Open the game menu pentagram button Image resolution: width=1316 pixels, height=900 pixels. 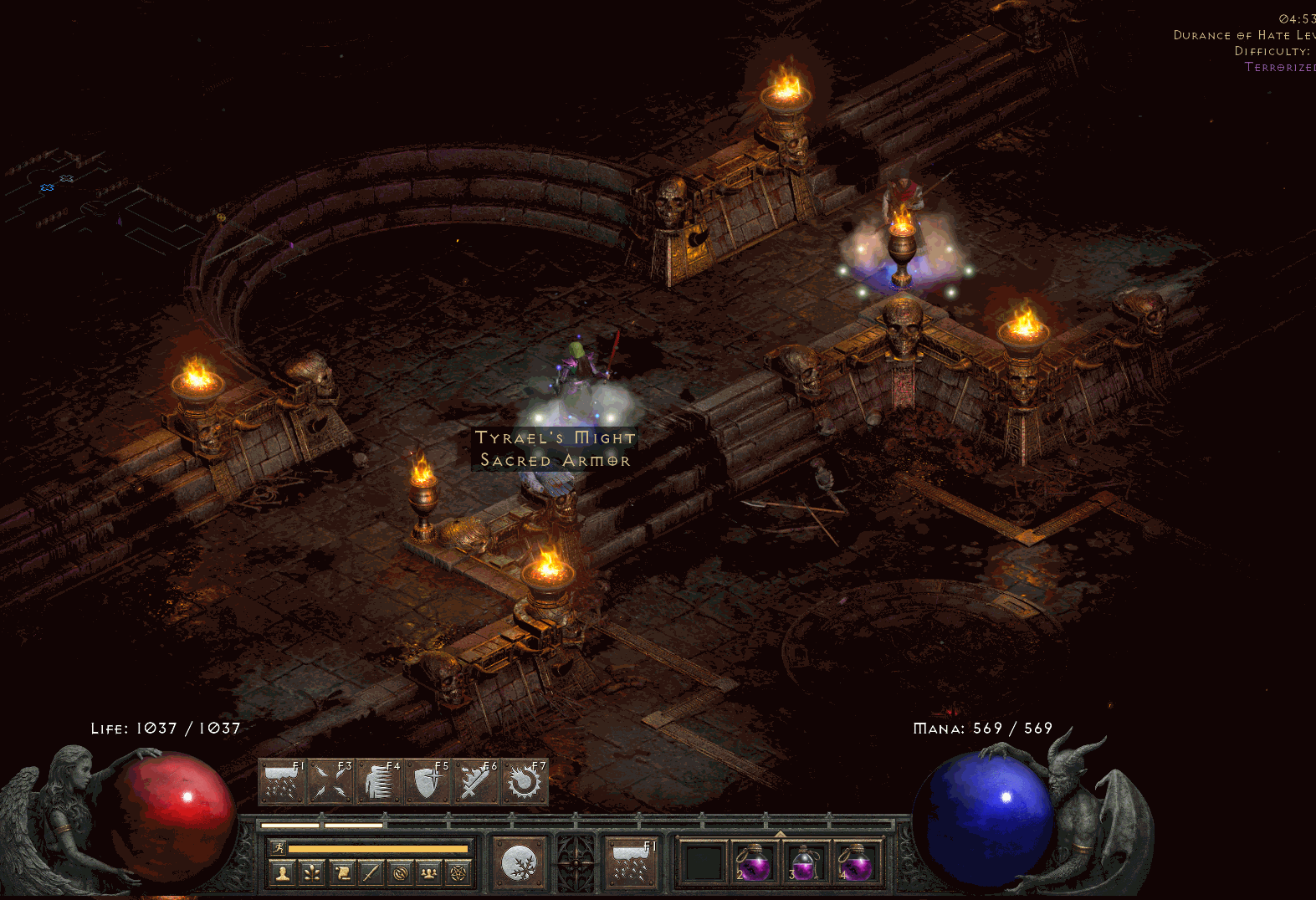tap(458, 873)
